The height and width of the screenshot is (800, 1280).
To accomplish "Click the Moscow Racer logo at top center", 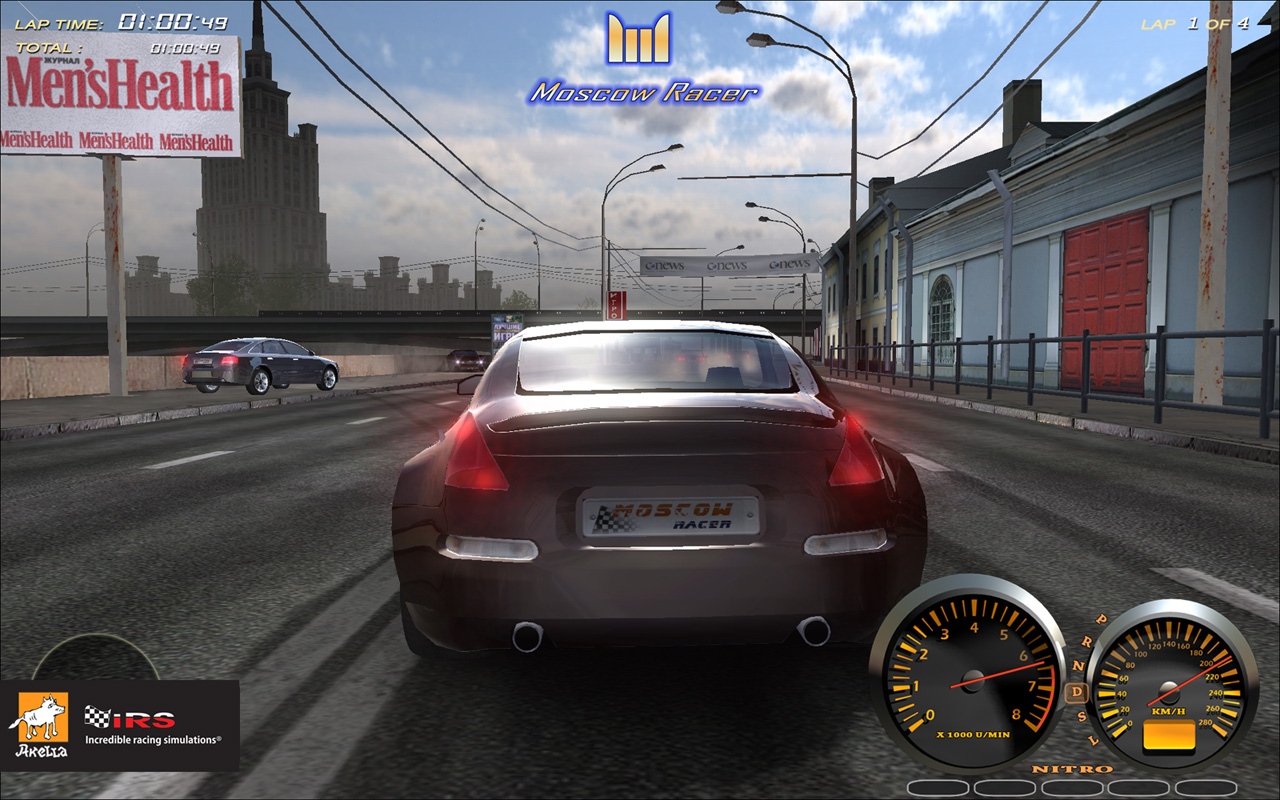I will 640,55.
